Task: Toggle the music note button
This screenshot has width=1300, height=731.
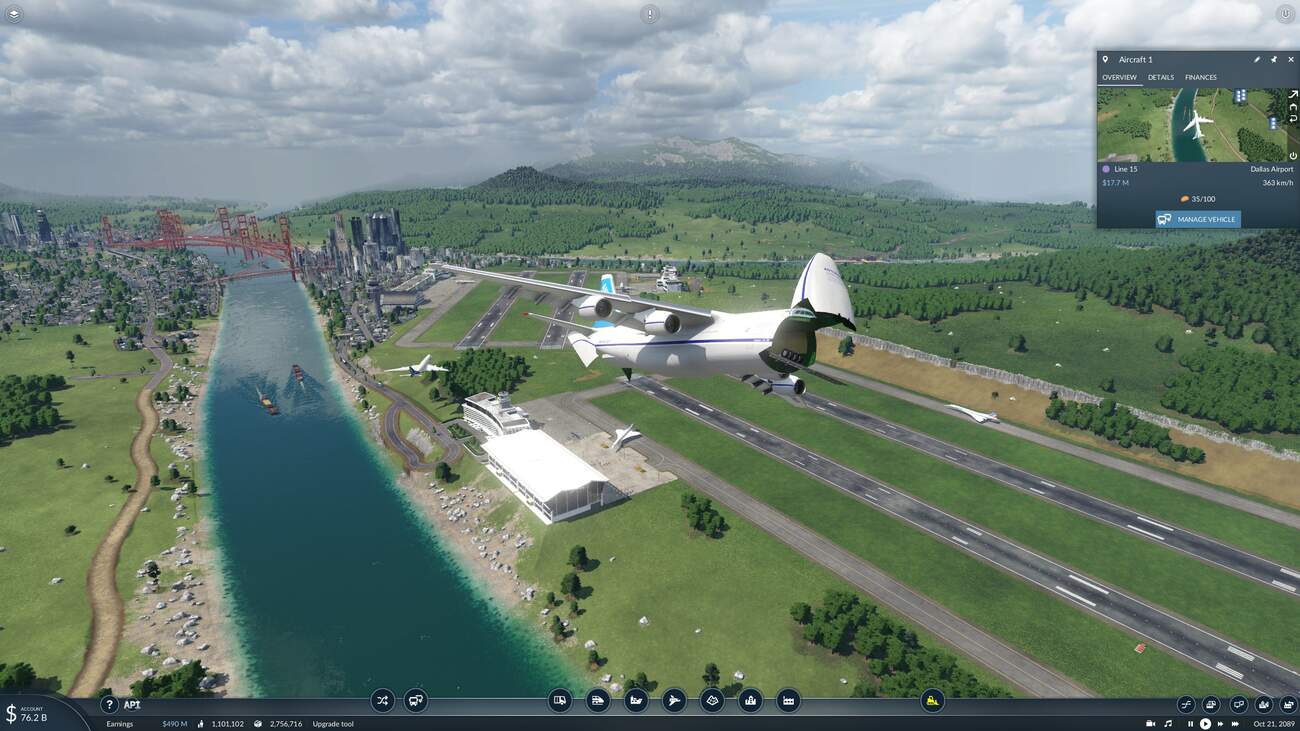Action: click(x=1167, y=723)
